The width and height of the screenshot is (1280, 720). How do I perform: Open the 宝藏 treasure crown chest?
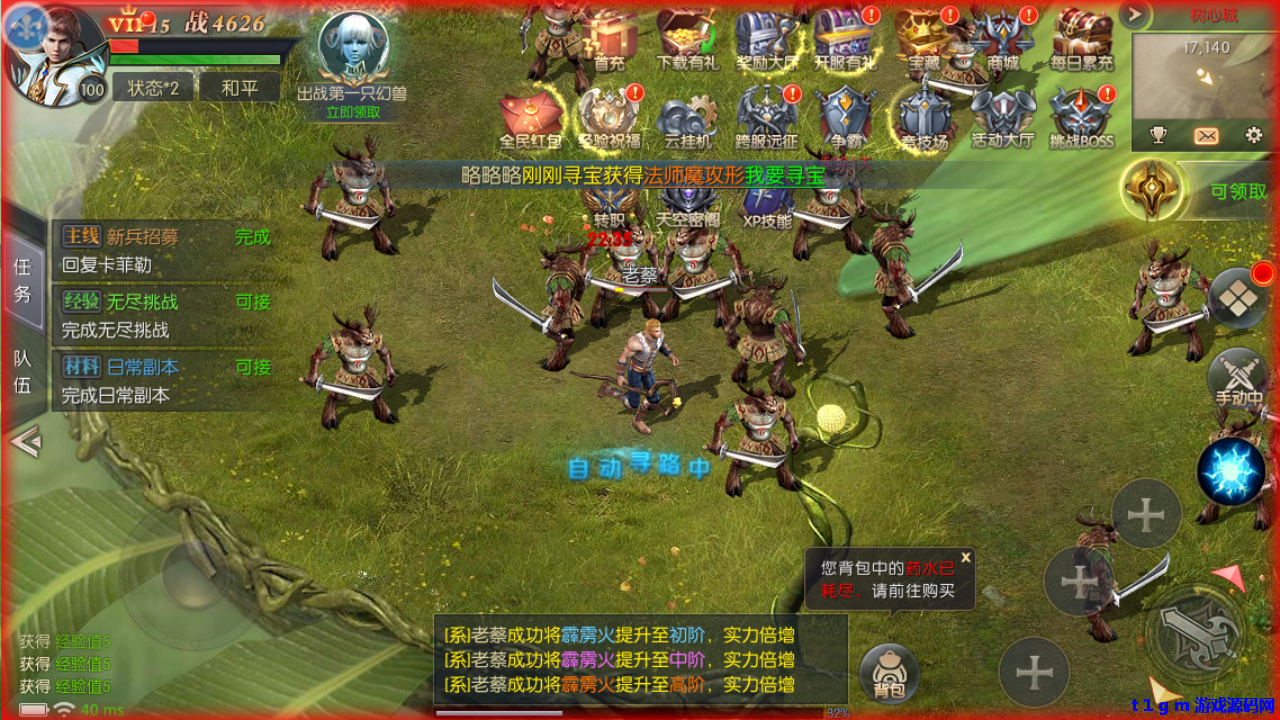click(922, 40)
